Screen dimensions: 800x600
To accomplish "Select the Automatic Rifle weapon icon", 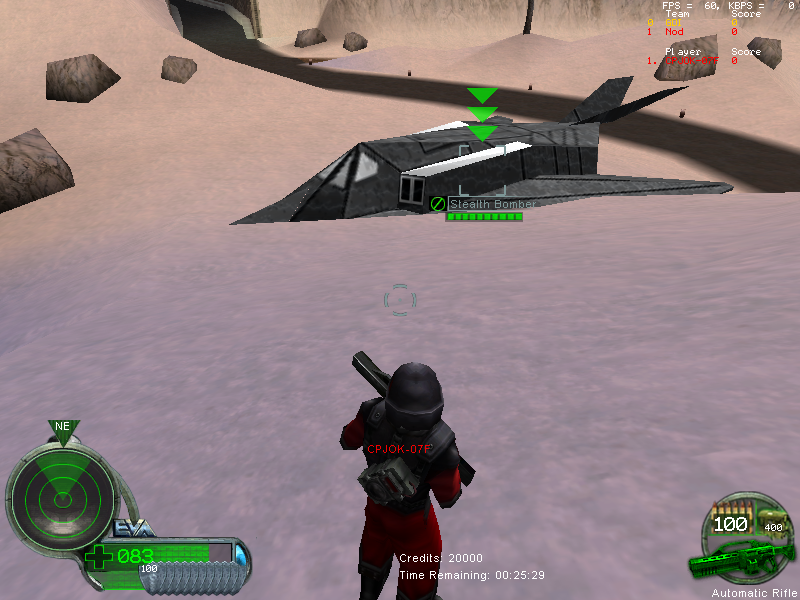I will click(x=742, y=561).
